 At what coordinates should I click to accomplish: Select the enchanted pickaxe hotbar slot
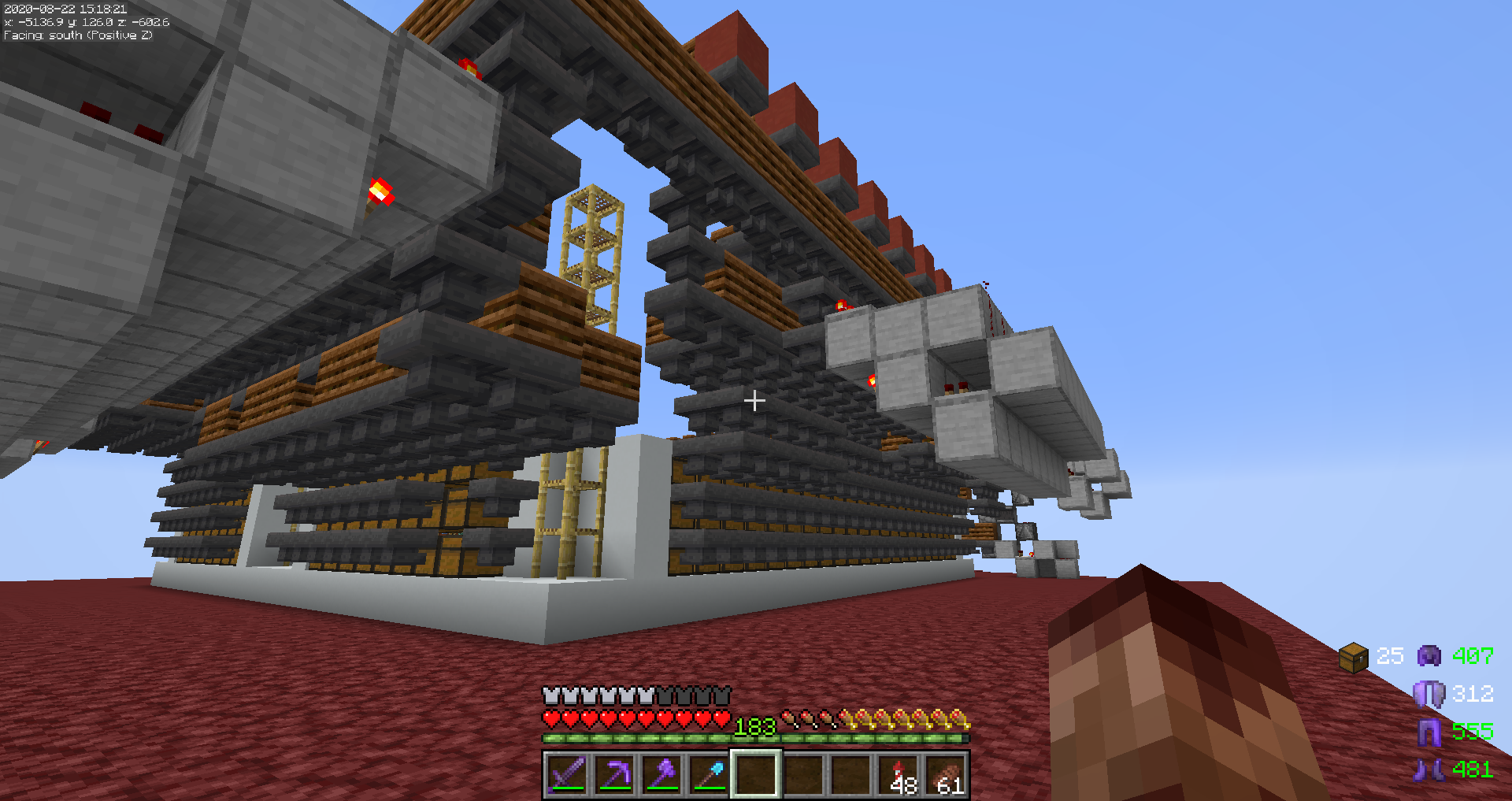click(614, 774)
